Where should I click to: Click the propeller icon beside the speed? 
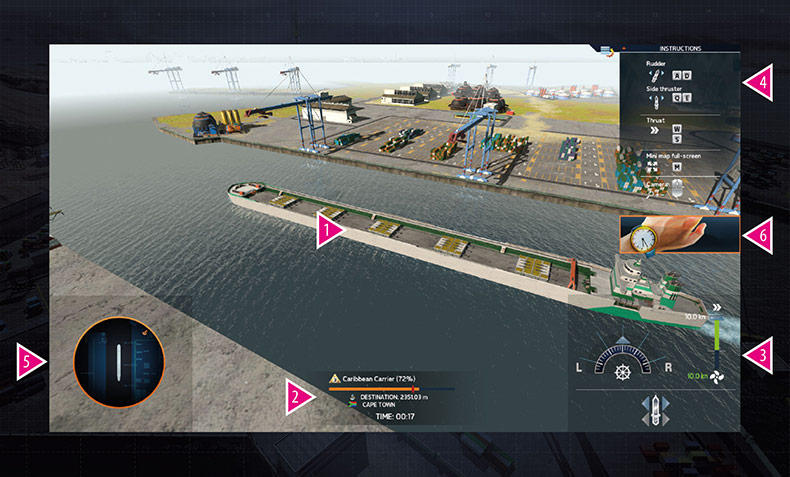(717, 377)
